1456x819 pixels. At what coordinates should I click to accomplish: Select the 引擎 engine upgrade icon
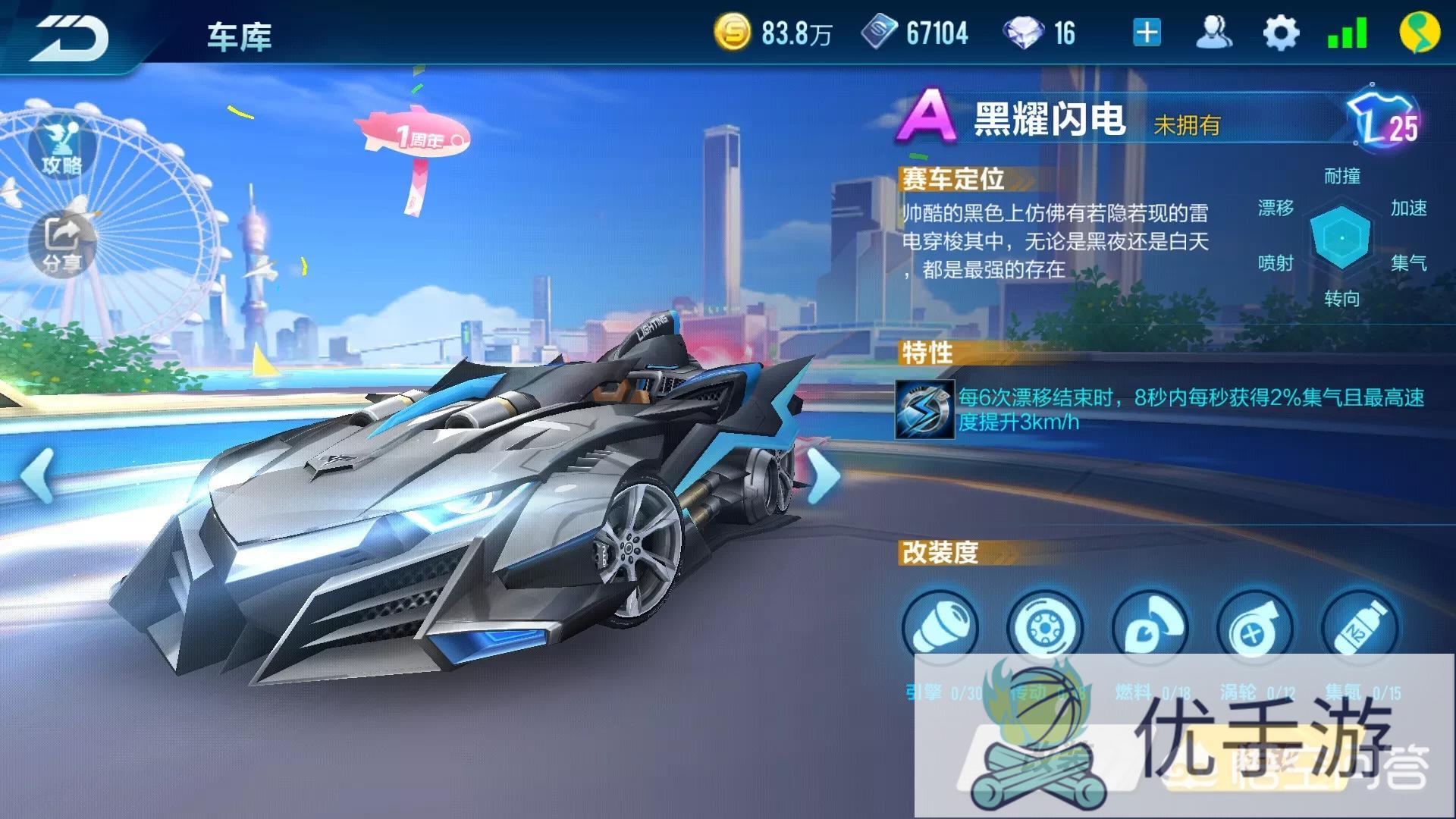[x=940, y=628]
